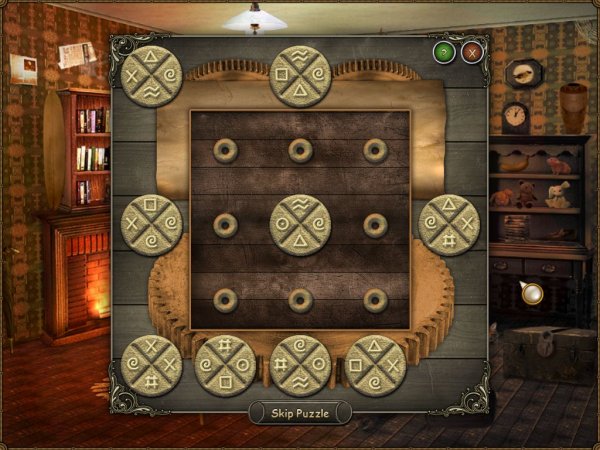Screen dimensions: 600x450
Task: Click the disc with waves, circle, swirl, triangle
Action: click(x=300, y=225)
